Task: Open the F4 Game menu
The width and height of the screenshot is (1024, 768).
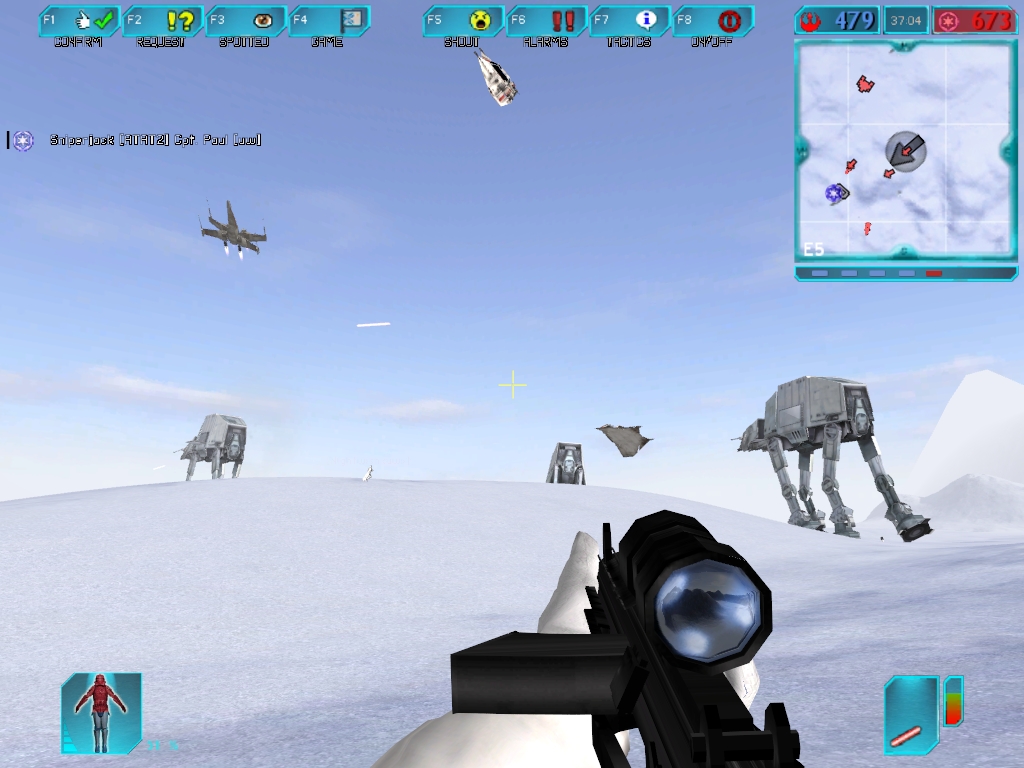Action: 329,21
